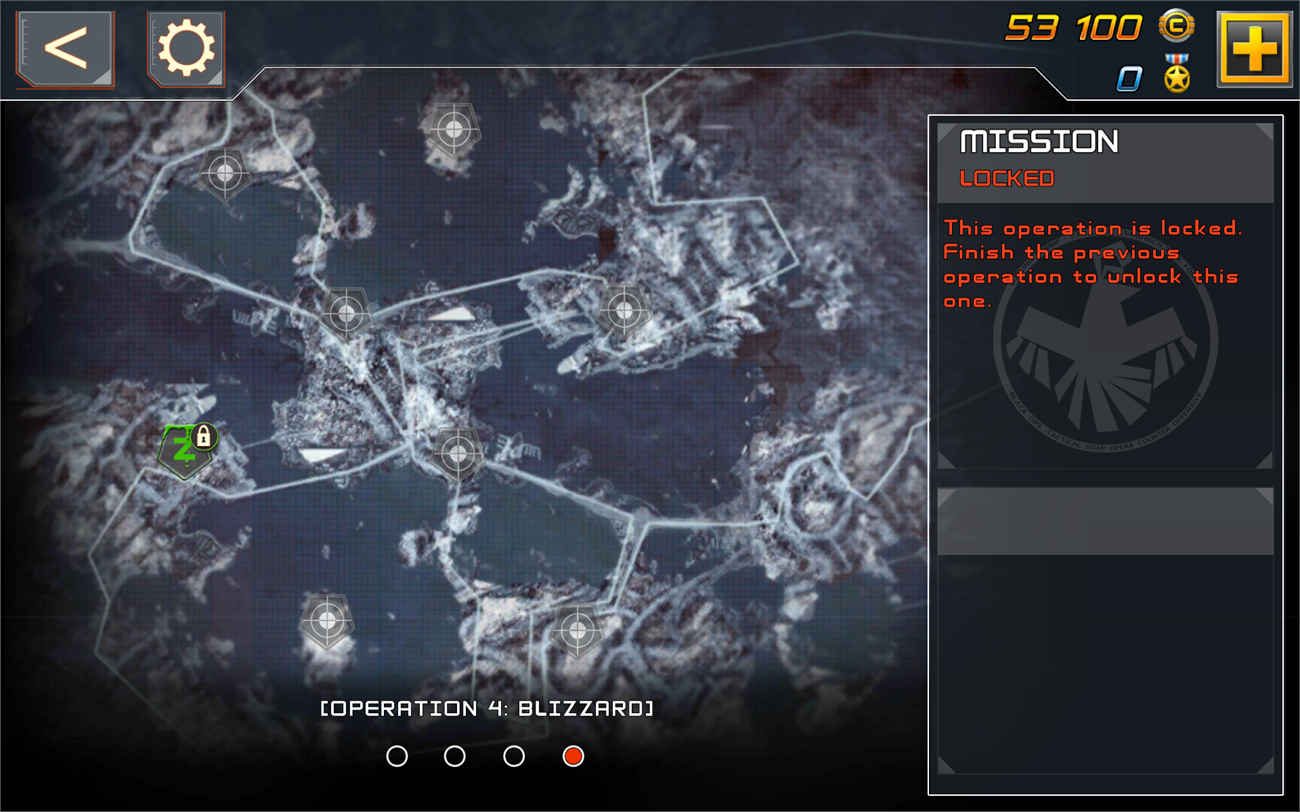Tap the yellow plus button
The image size is (1300, 812).
coord(1254,48)
